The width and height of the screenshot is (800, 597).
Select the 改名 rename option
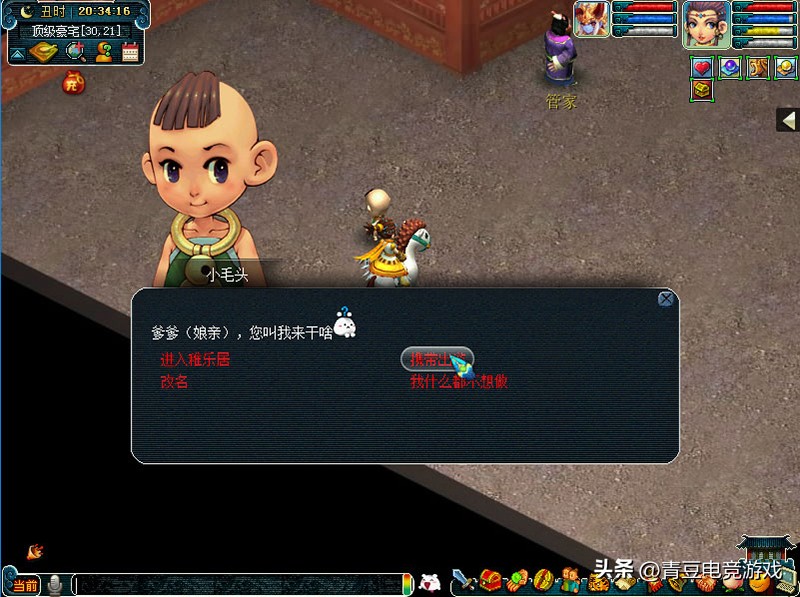[174, 382]
